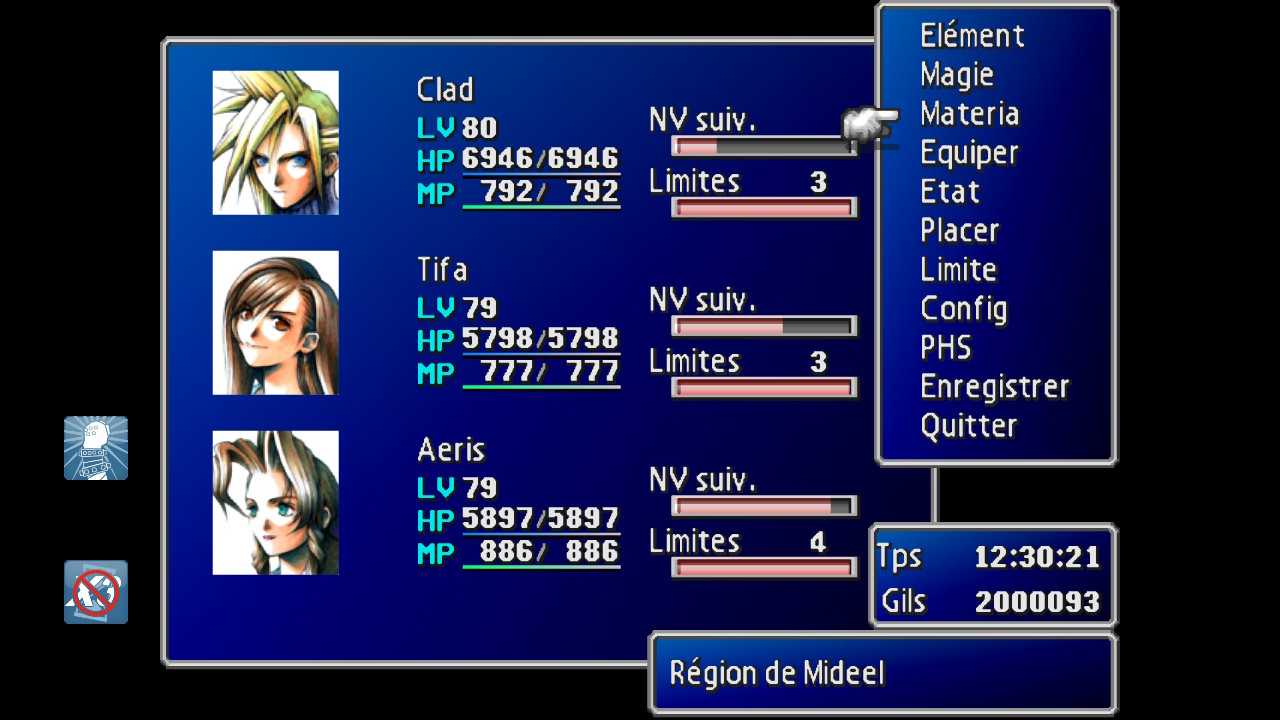The height and width of the screenshot is (720, 1280).
Task: Open the Elément menu entry
Action: [972, 36]
